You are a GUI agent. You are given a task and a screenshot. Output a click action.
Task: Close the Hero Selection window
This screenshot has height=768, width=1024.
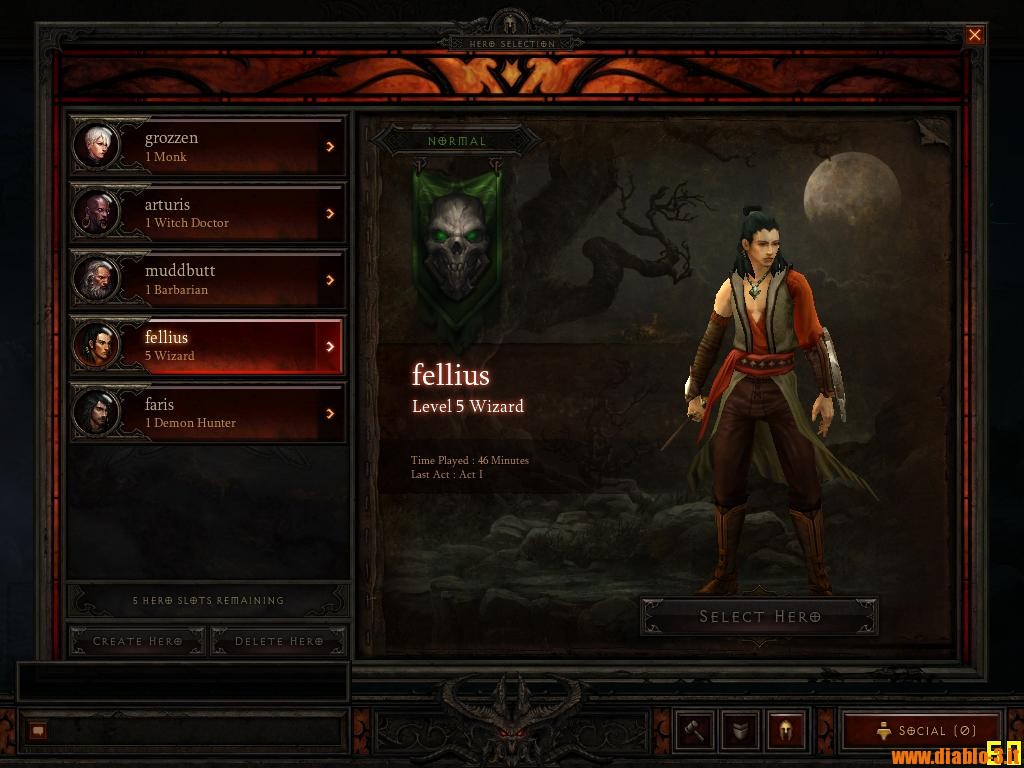pos(974,36)
